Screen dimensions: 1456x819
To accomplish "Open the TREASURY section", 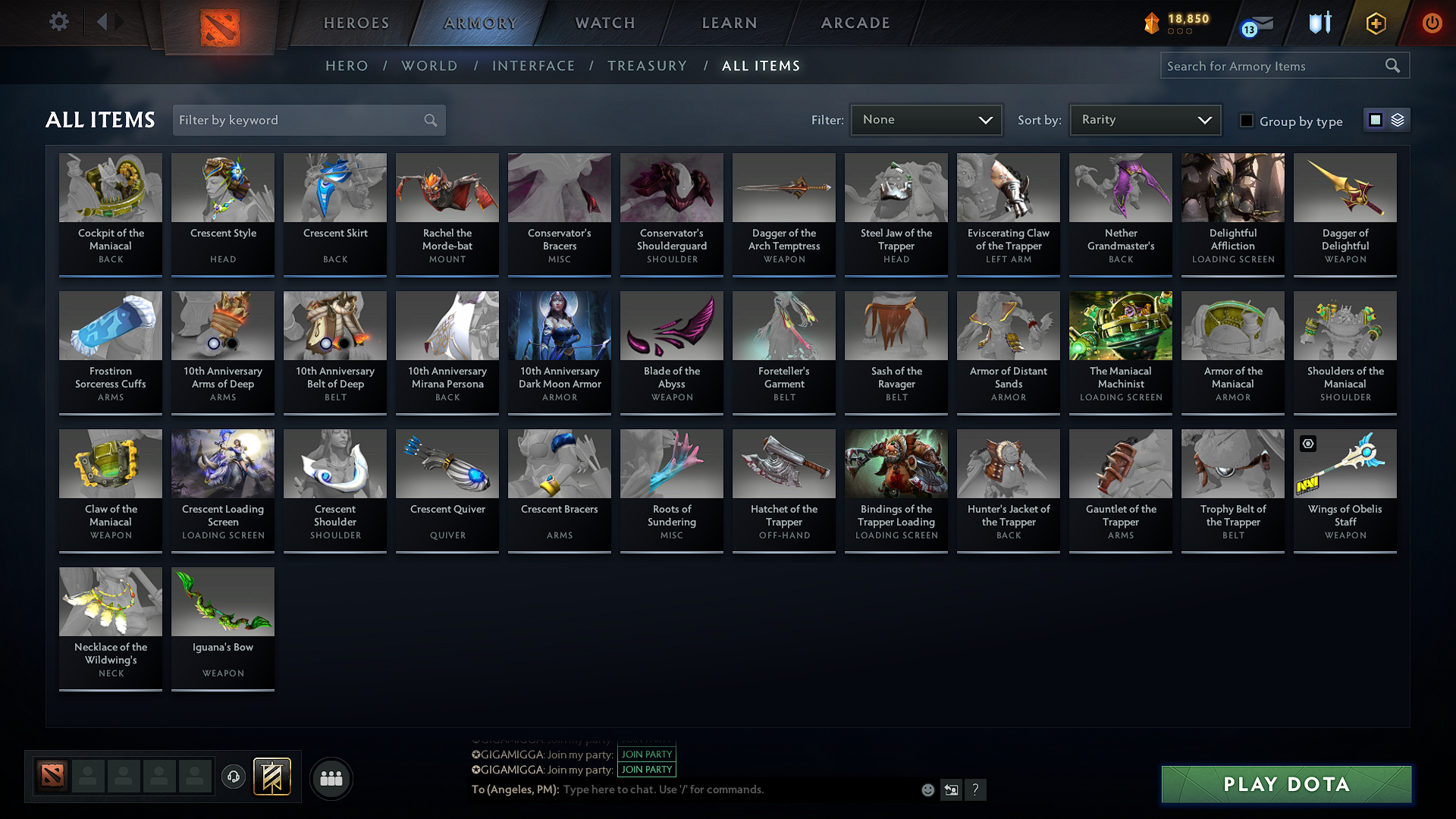I will click(x=647, y=66).
